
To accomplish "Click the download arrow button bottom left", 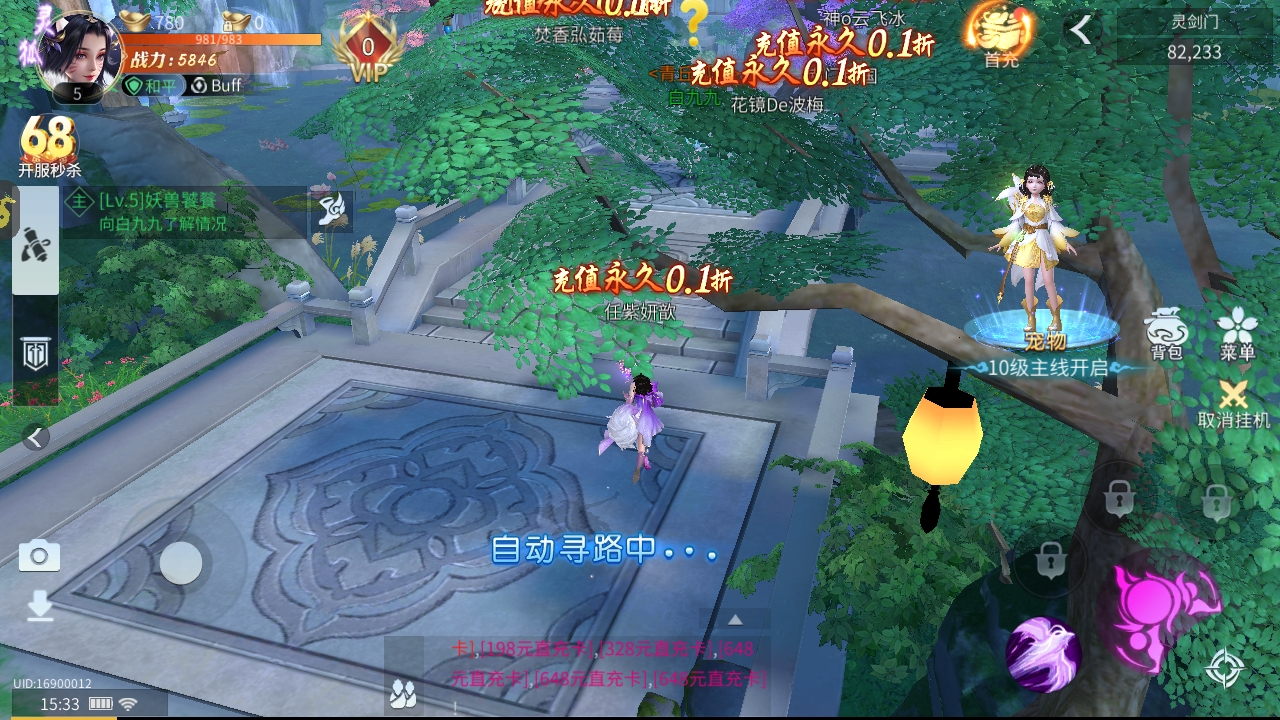I will point(38,607).
